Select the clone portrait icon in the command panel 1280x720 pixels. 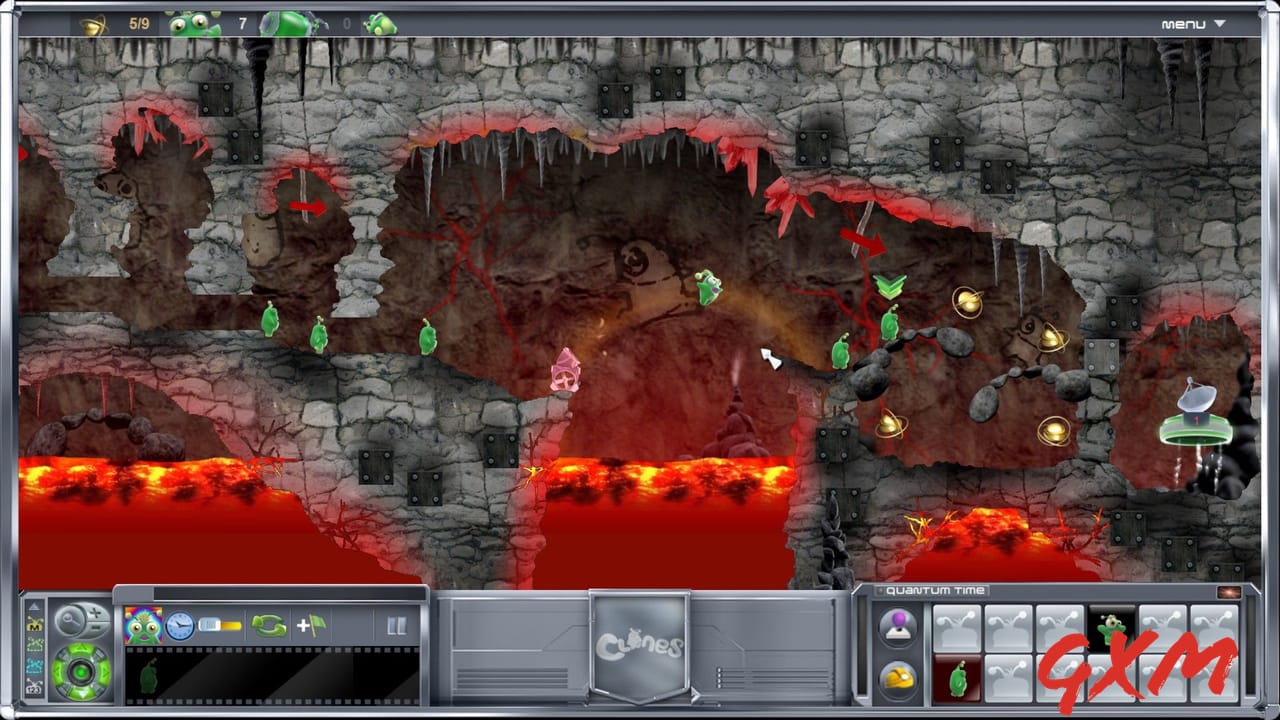point(144,624)
